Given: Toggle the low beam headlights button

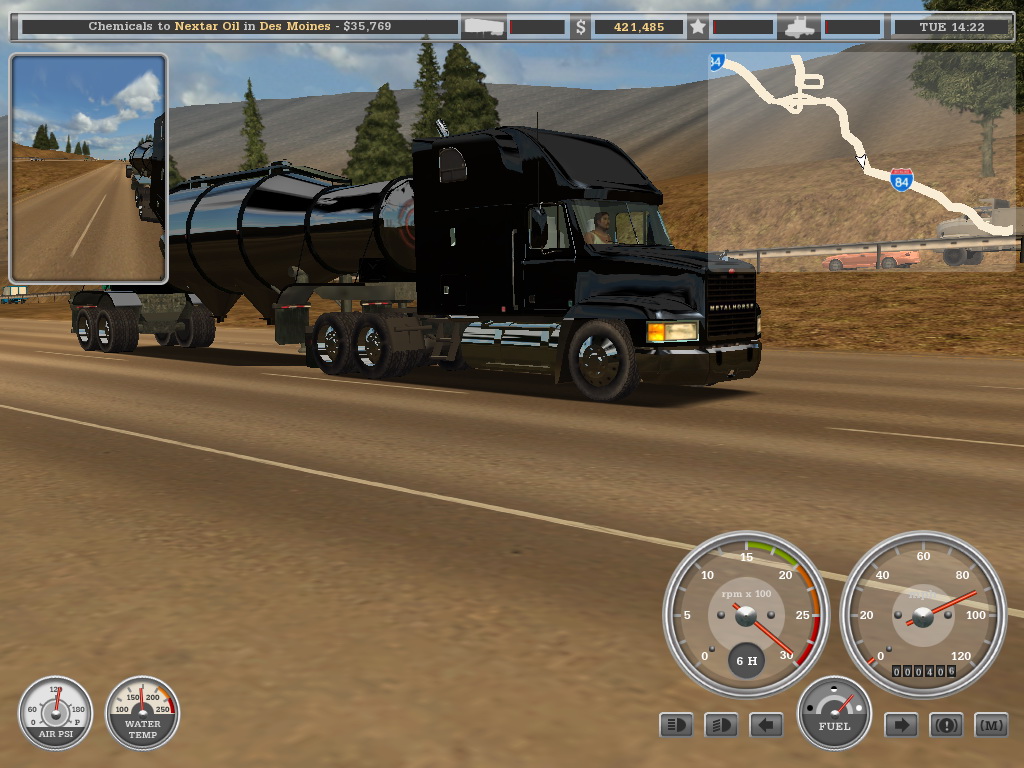Looking at the screenshot, I should (721, 725).
